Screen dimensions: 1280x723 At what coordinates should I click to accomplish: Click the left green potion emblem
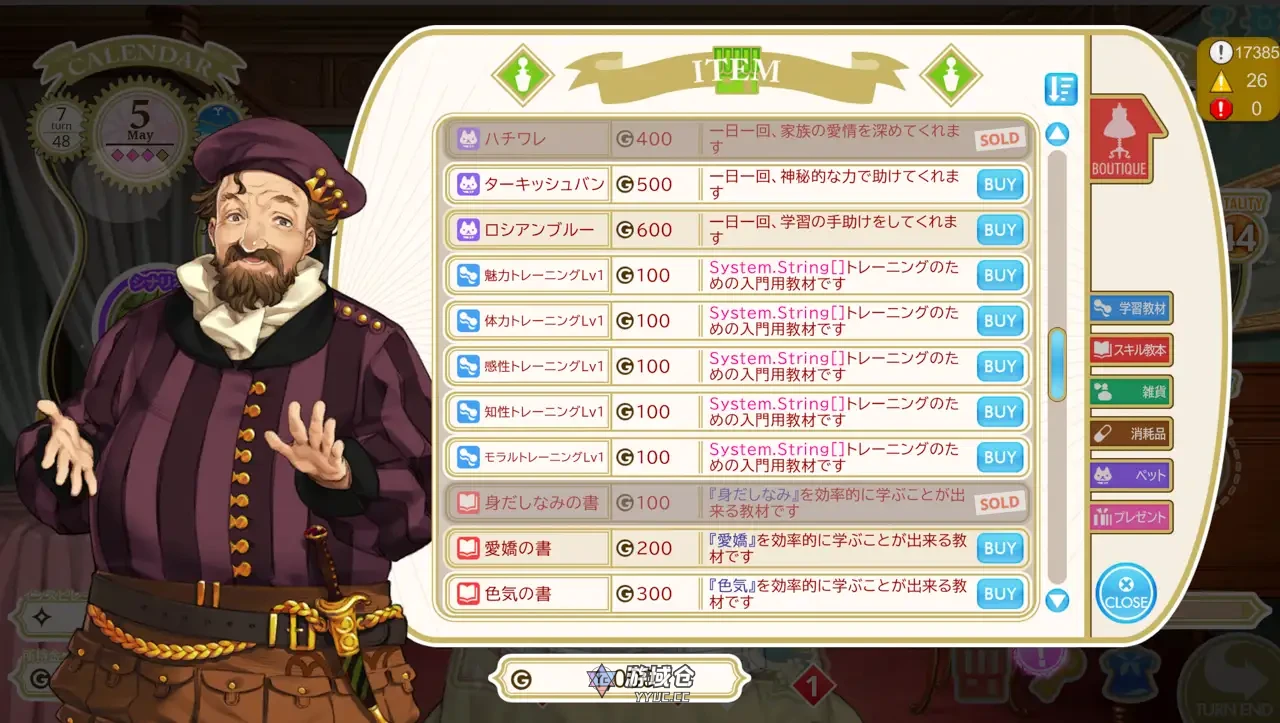[x=524, y=75]
